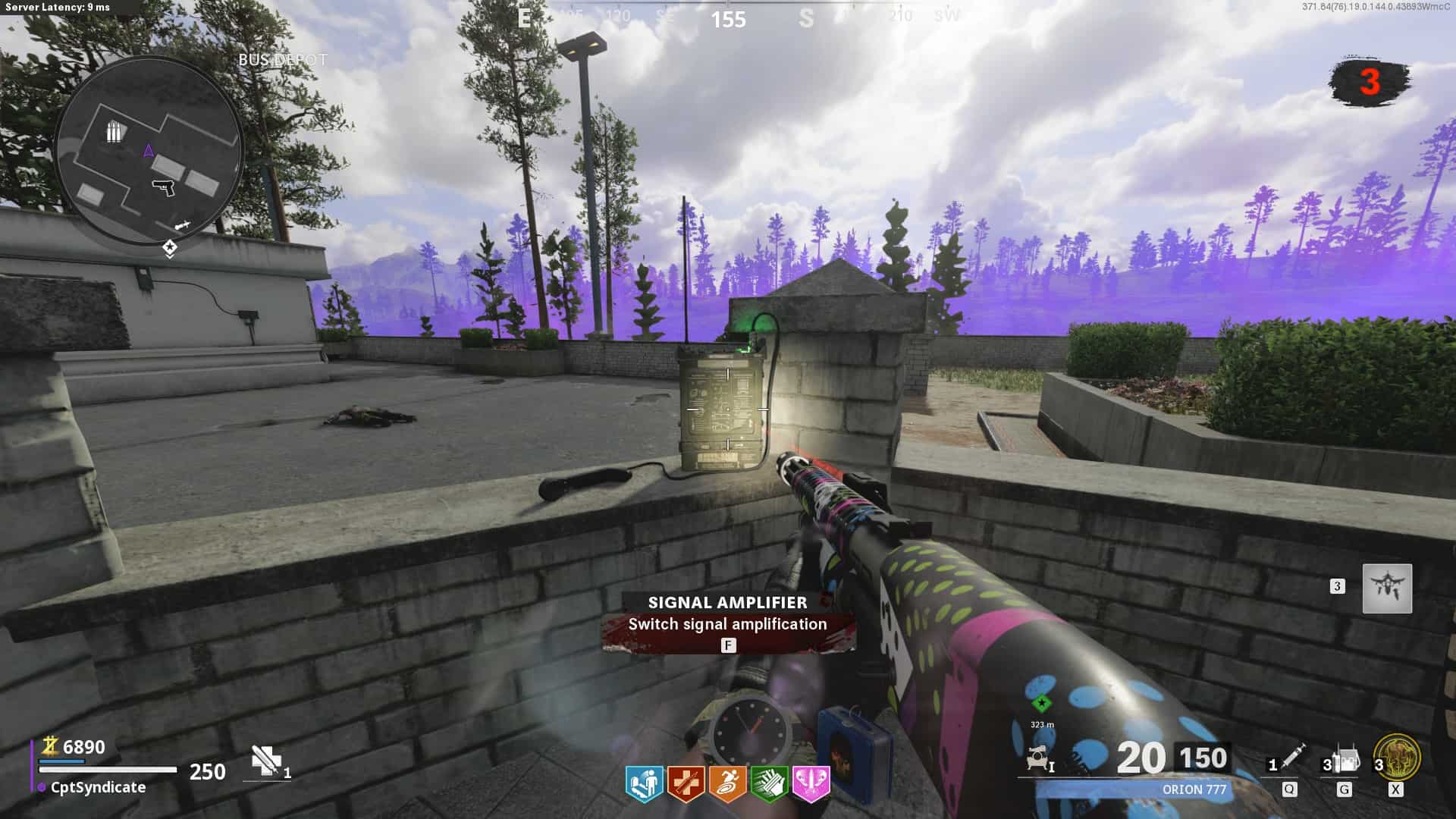Image resolution: width=1456 pixels, height=819 pixels.
Task: Select the radio decoy lethal equipment icon
Action: pos(1345,760)
